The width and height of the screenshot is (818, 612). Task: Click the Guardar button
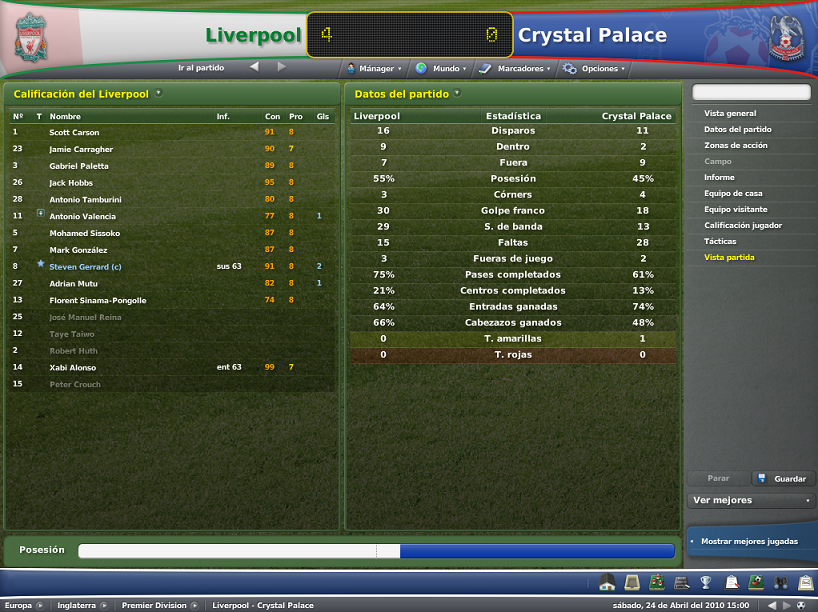(783, 479)
